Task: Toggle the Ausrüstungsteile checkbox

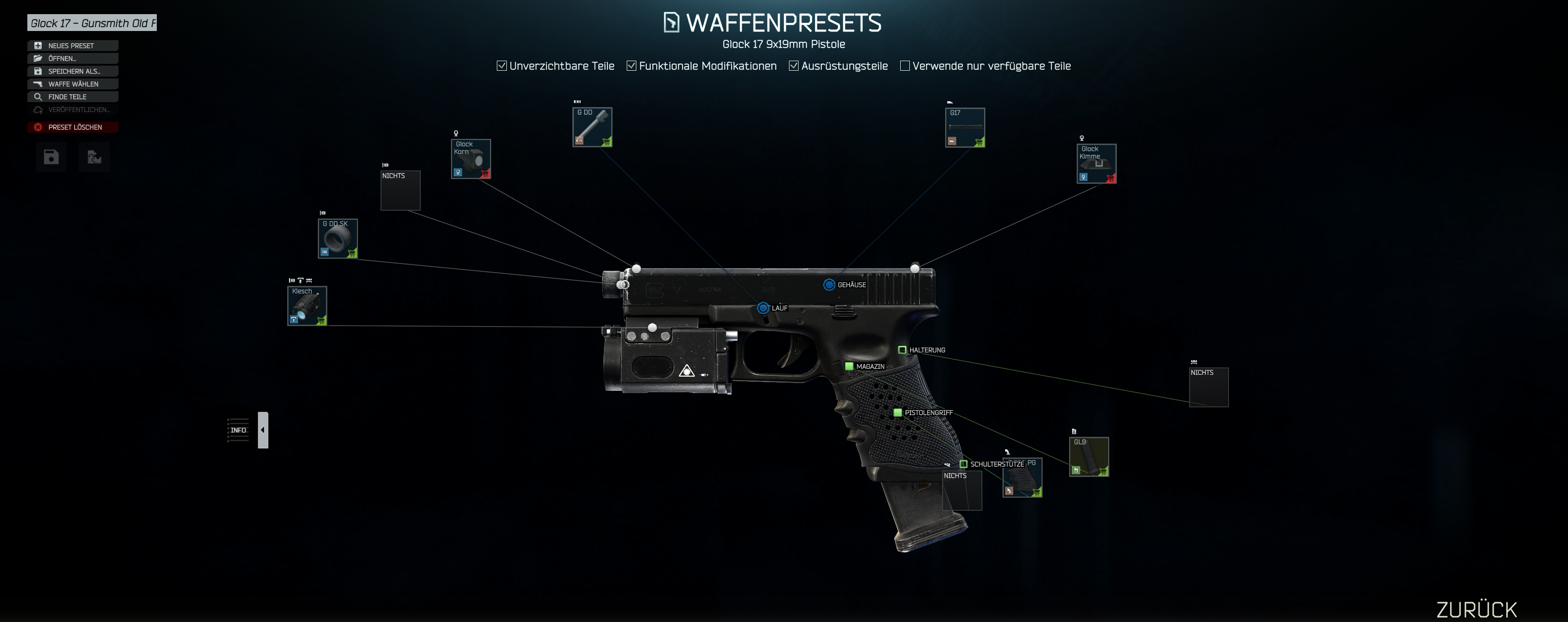Action: click(x=794, y=66)
